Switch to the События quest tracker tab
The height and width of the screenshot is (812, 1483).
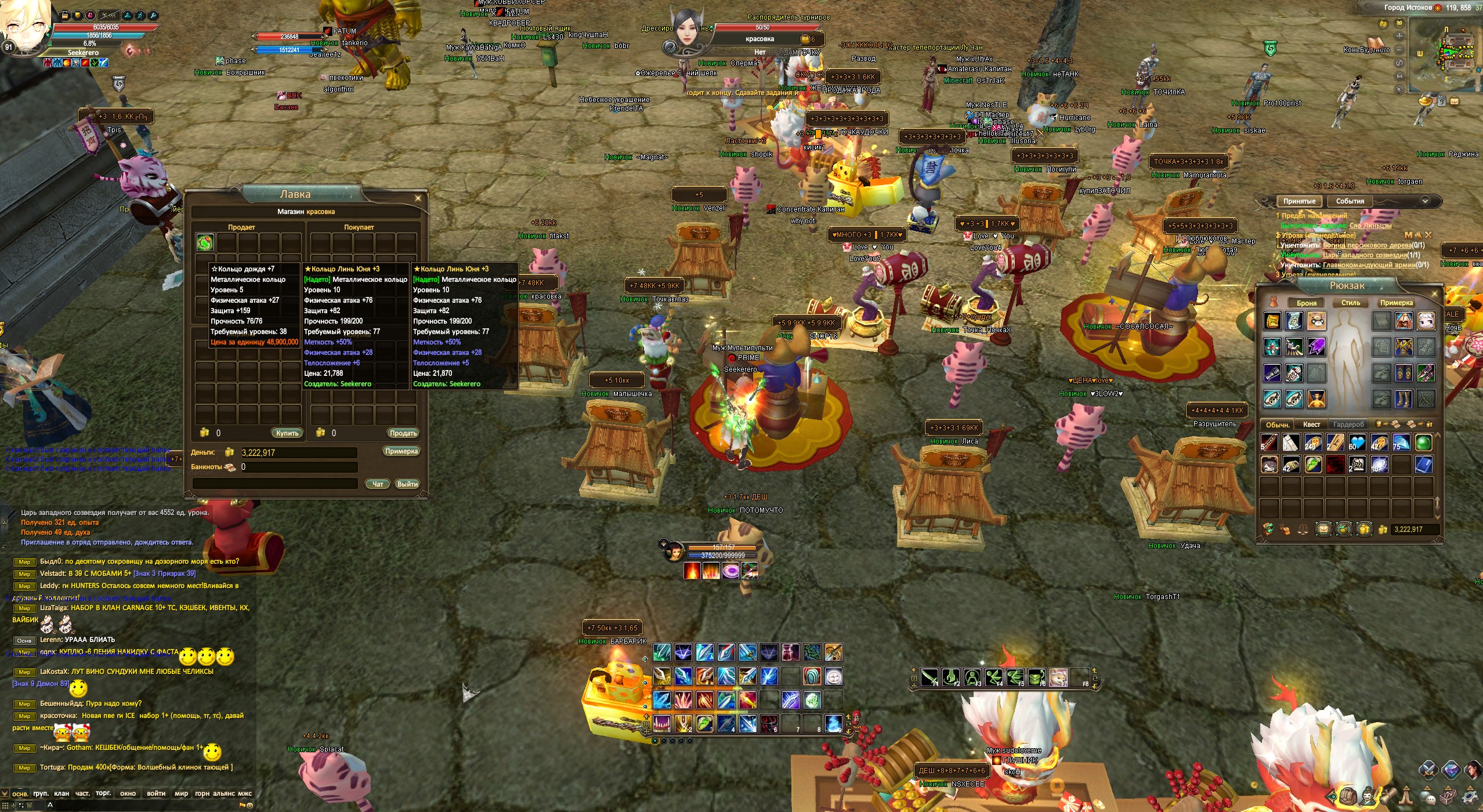pos(1350,201)
